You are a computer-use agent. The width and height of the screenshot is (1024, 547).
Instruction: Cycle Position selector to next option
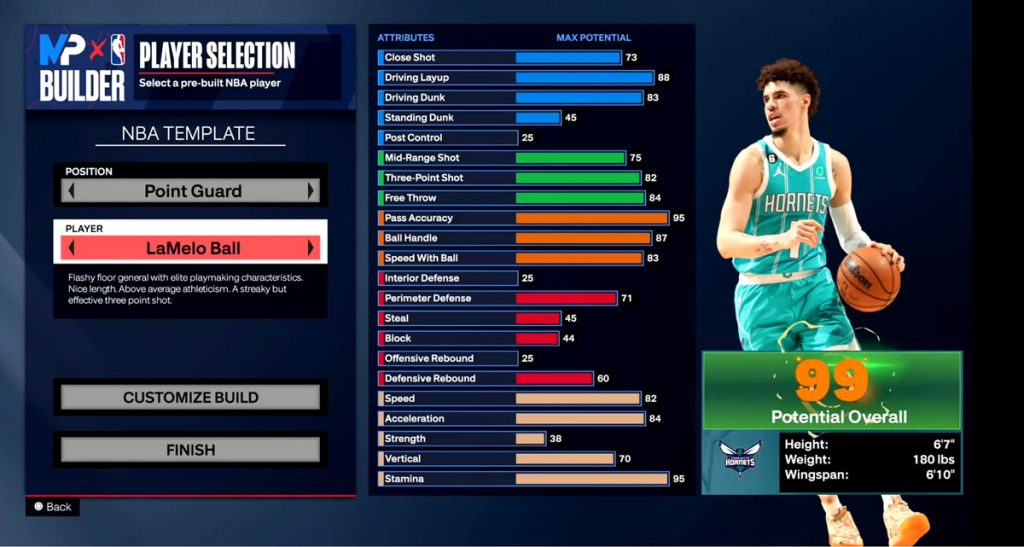pyautogui.click(x=311, y=190)
